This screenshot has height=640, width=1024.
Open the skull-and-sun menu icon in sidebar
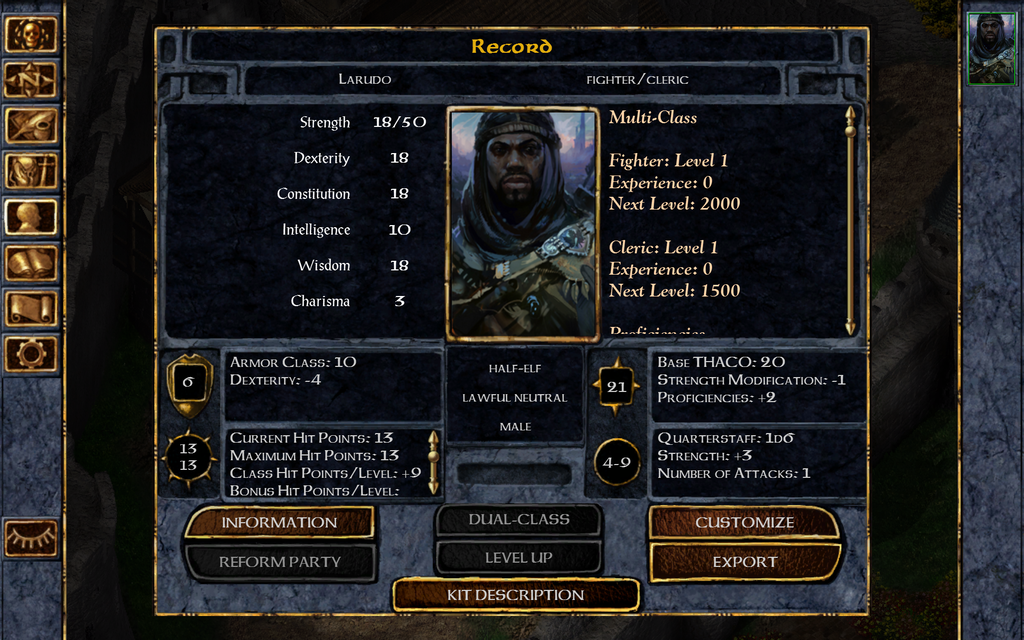pyautogui.click(x=31, y=34)
